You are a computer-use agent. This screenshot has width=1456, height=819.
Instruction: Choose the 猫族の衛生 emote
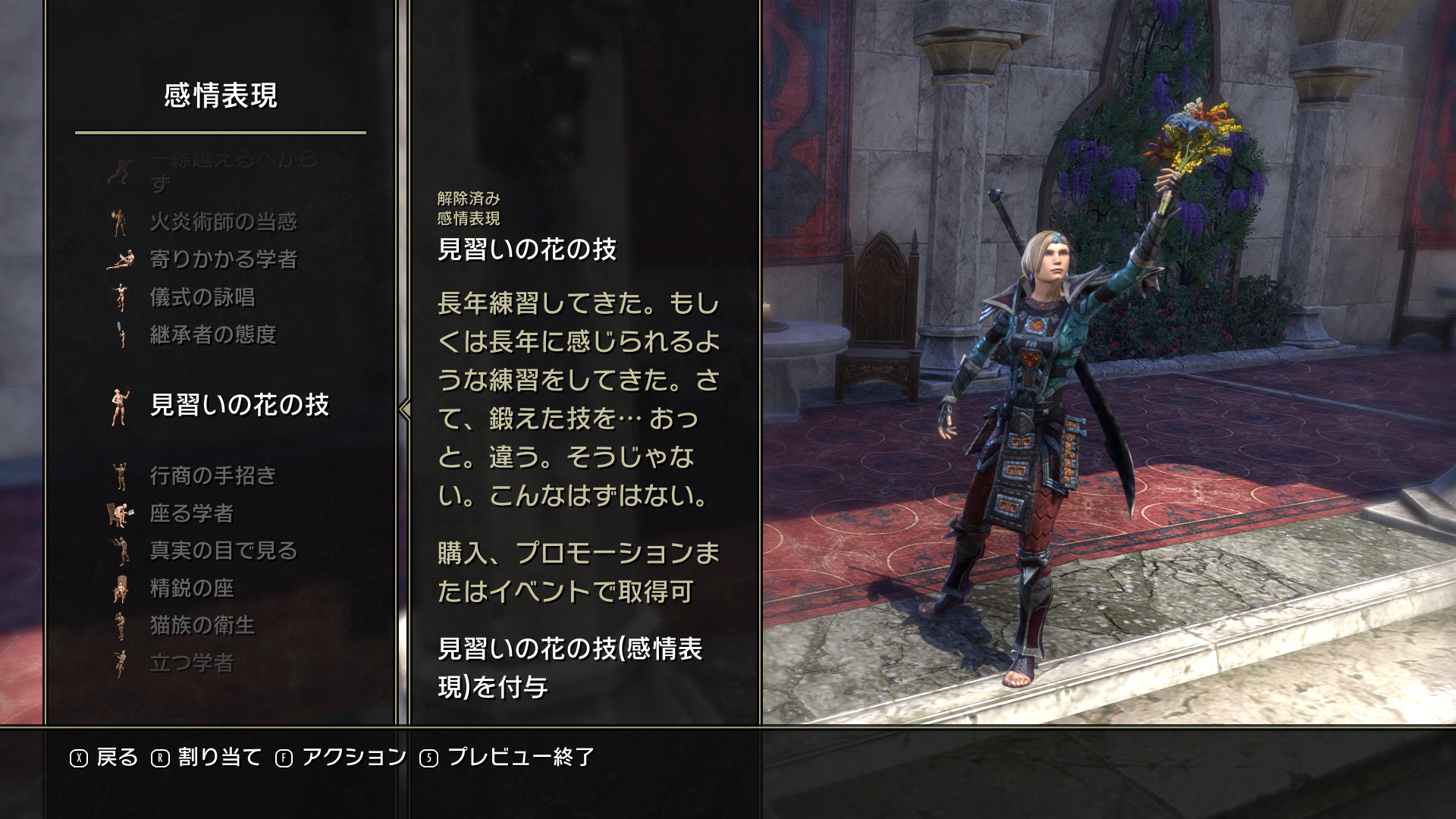[202, 625]
